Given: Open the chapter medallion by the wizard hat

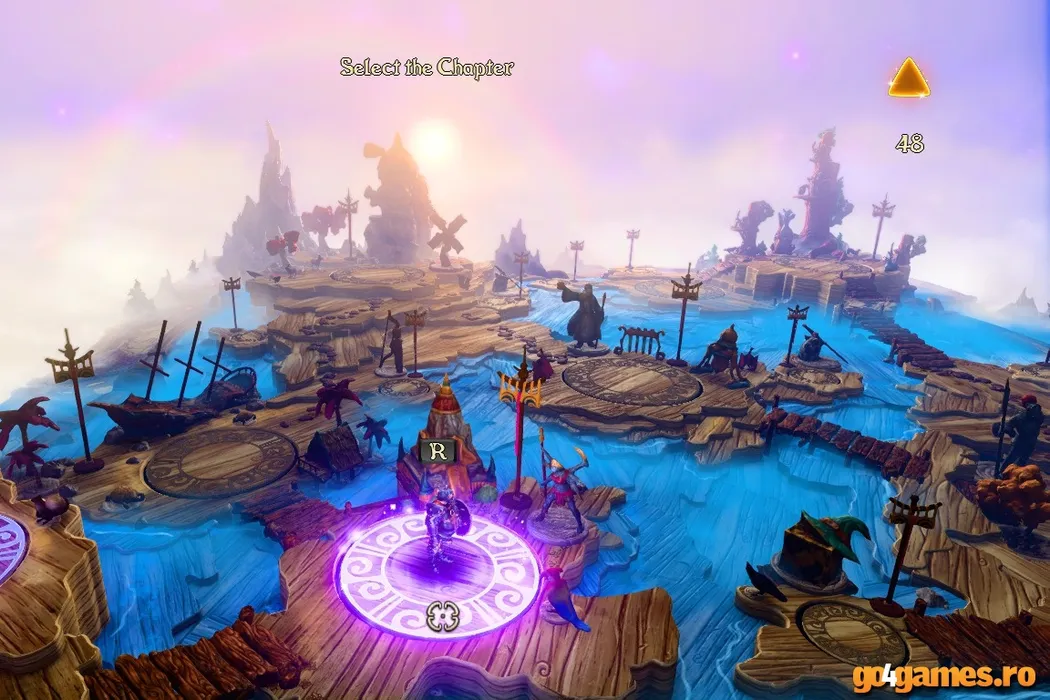Looking at the screenshot, I should click(852, 626).
